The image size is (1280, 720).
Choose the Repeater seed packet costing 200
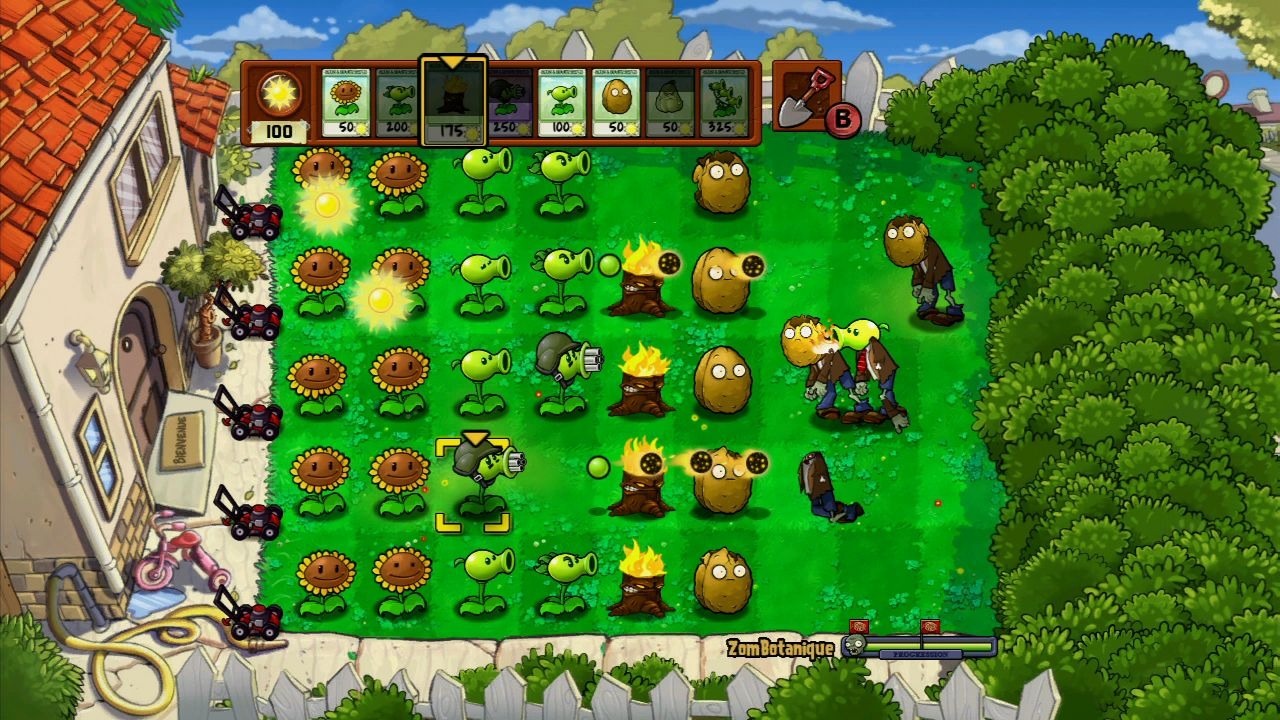click(400, 102)
